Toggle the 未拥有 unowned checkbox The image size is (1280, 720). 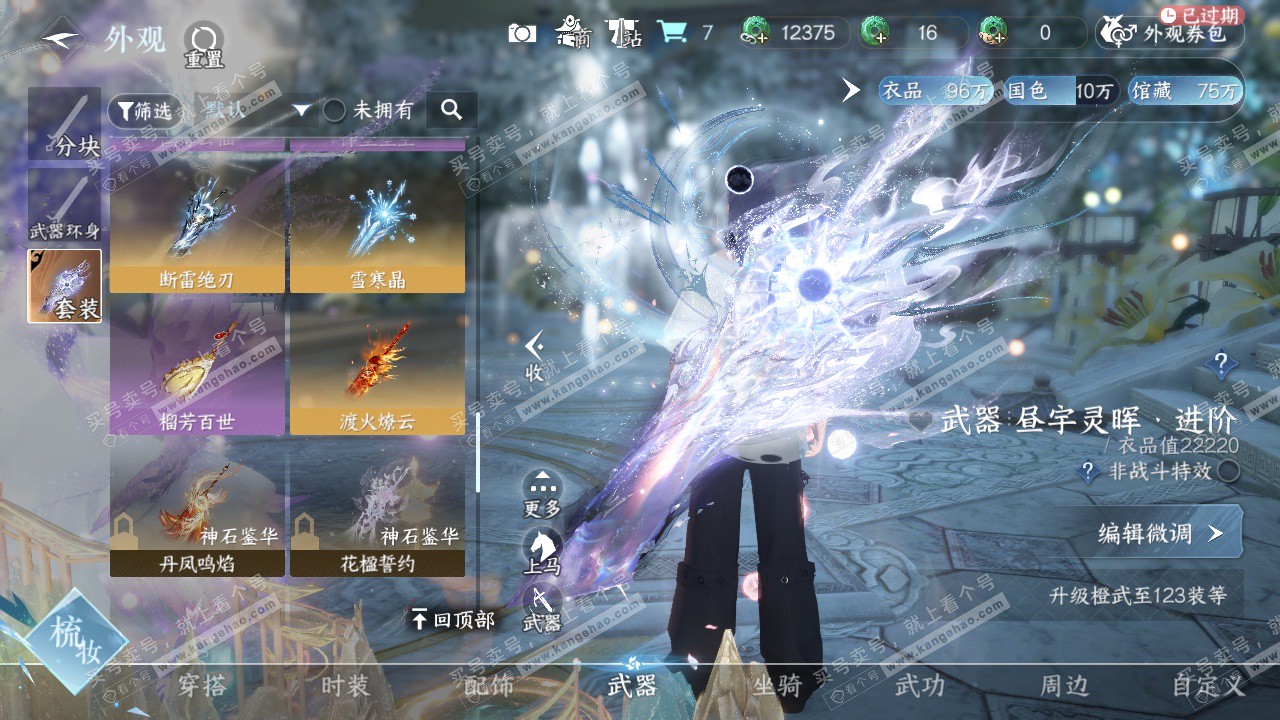tap(334, 110)
